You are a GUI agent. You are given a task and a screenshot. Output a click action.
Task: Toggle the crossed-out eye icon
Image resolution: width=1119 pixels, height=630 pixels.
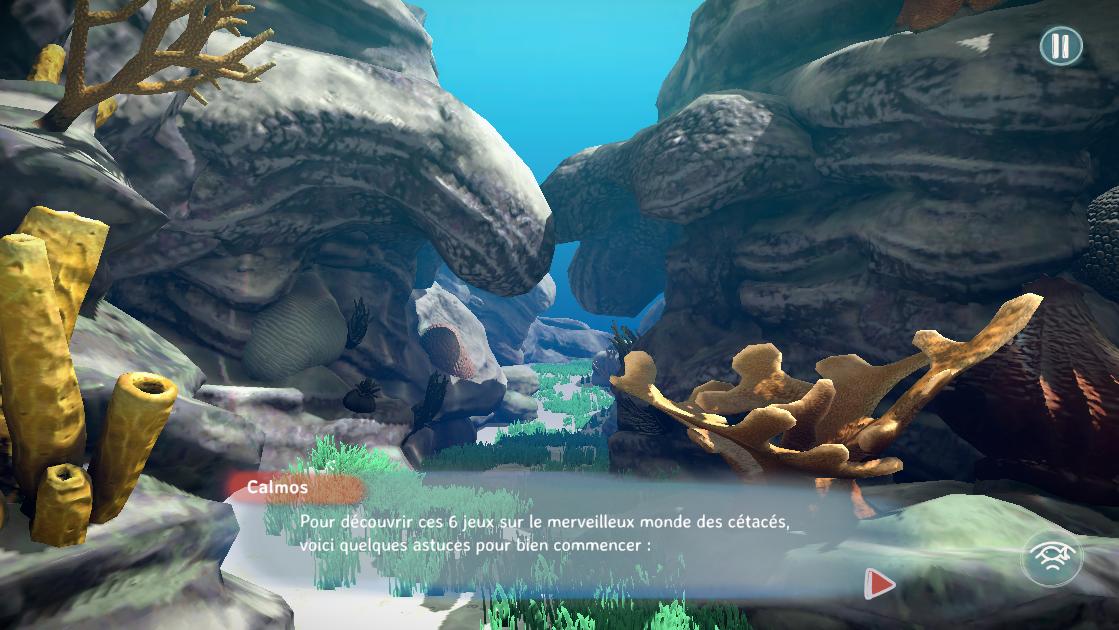pyautogui.click(x=1051, y=558)
